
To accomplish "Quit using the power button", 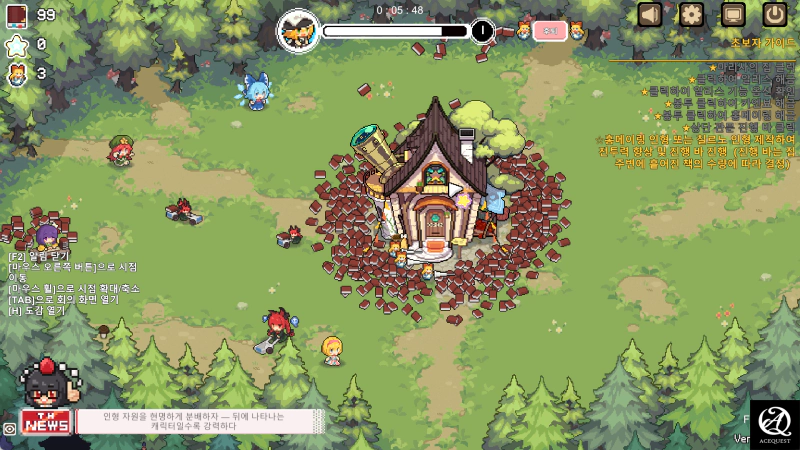I will coord(775,14).
